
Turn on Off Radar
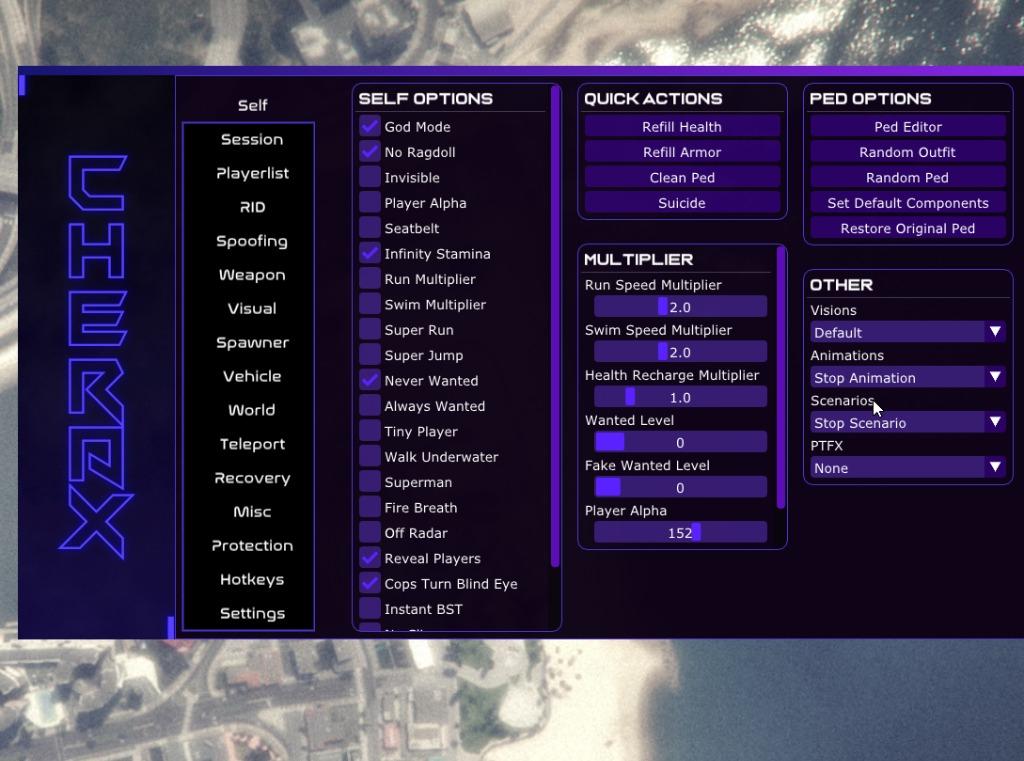point(371,533)
